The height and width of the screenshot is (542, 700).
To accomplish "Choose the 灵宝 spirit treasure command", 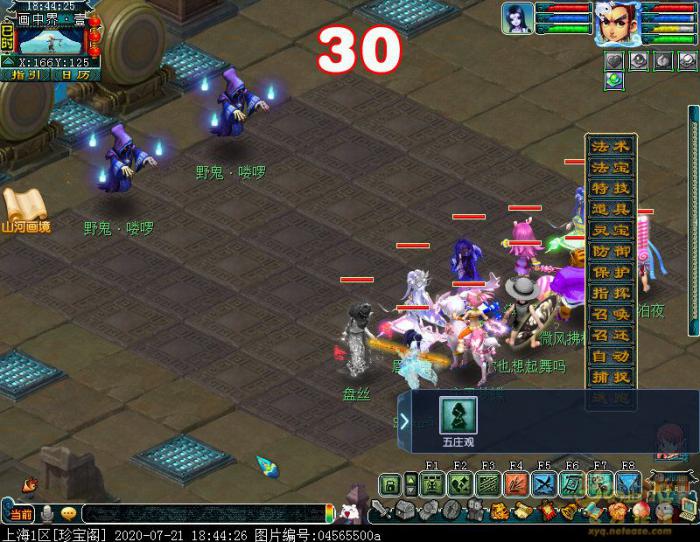I will pyautogui.click(x=611, y=230).
